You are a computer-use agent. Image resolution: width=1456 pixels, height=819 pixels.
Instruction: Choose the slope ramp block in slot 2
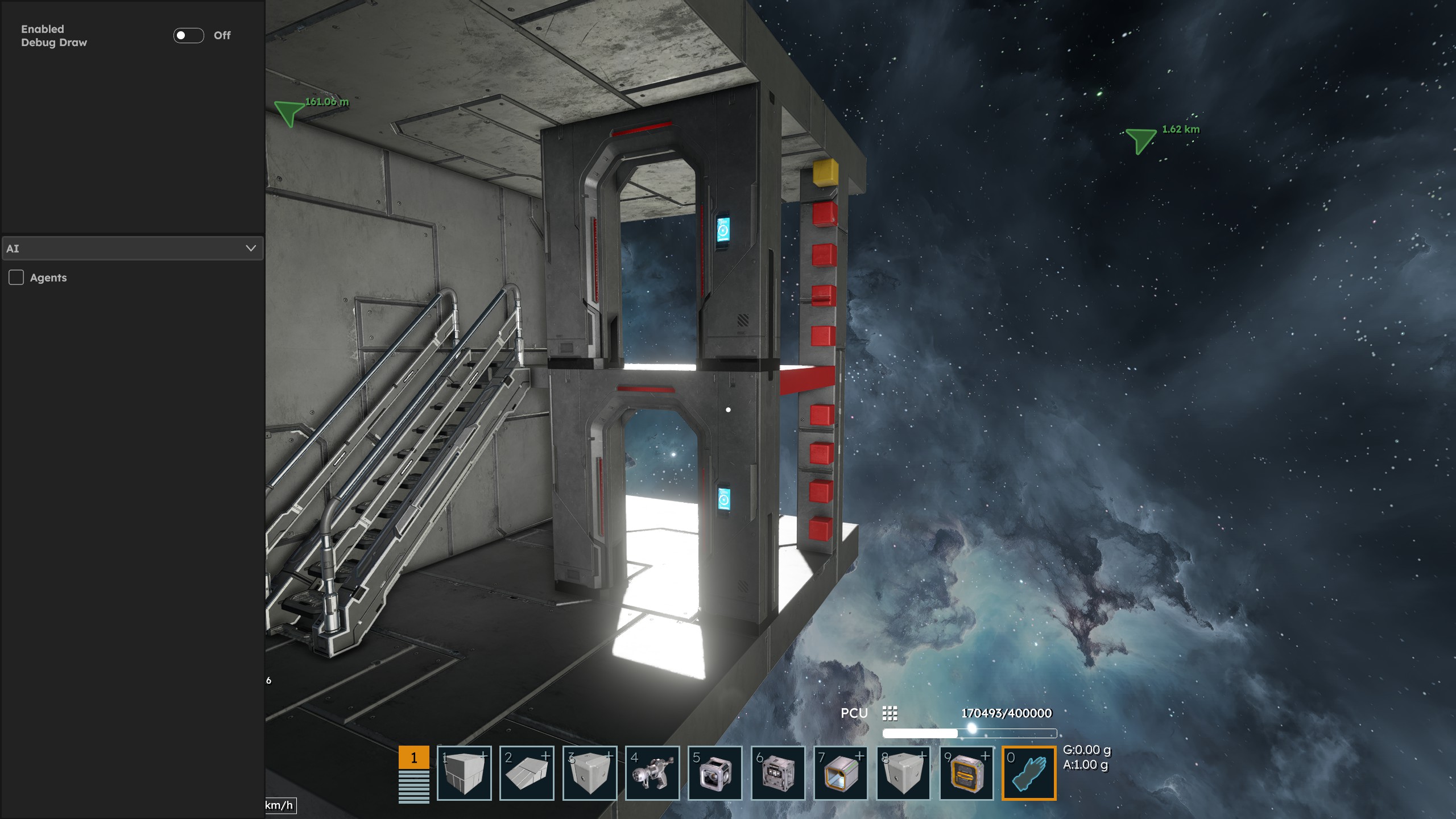click(527, 773)
